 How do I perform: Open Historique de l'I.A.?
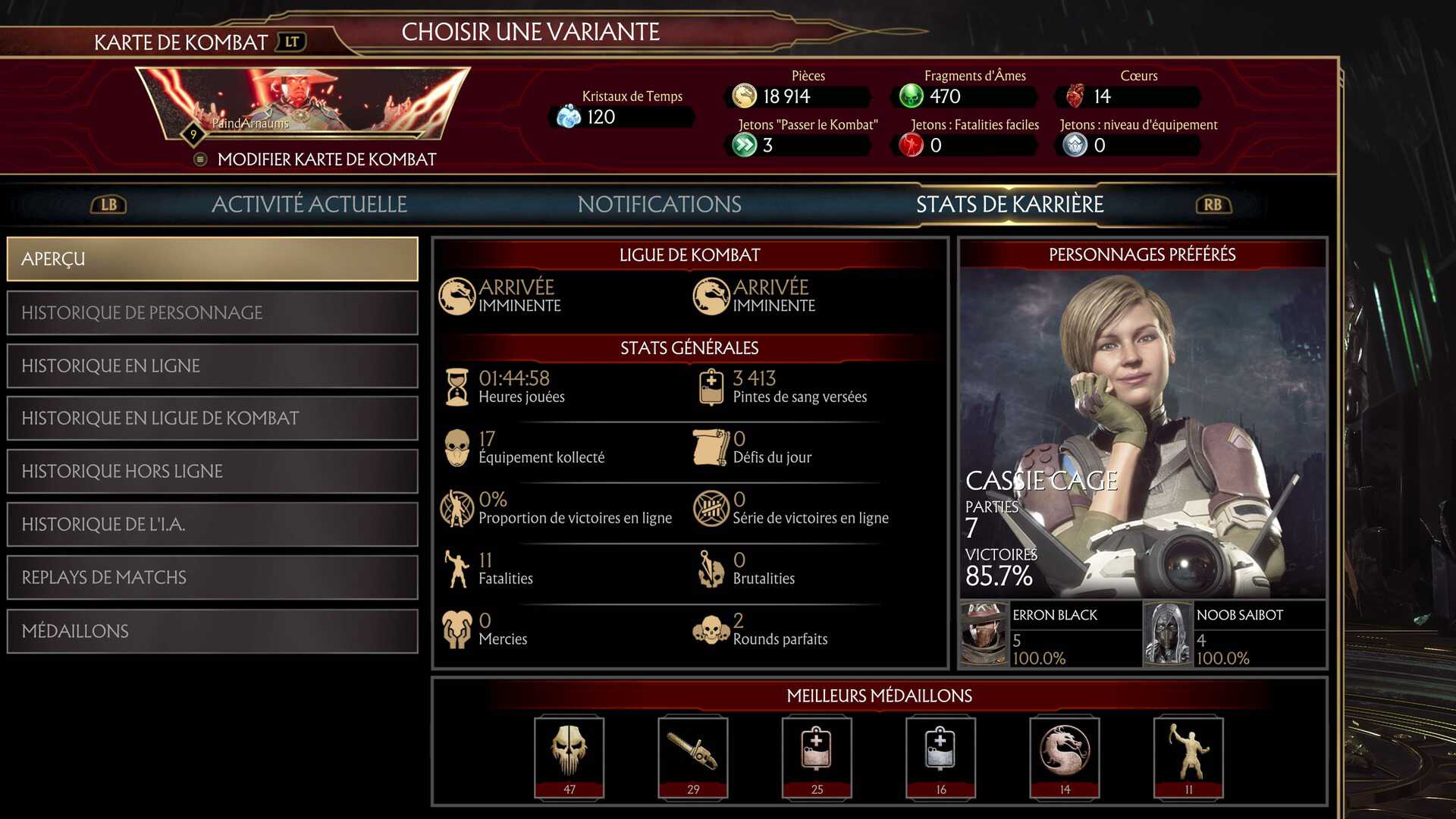(212, 525)
